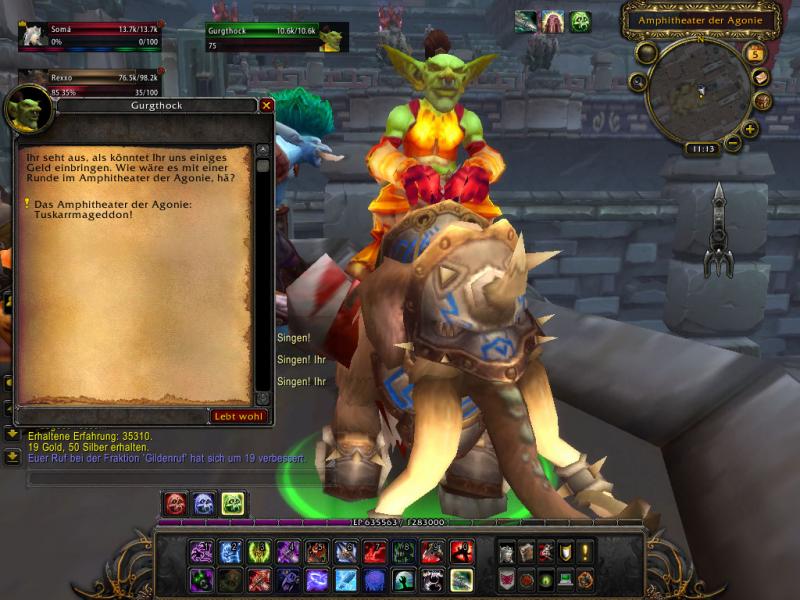This screenshot has width=800, height=600.
Task: Open the calendar showing day 5
Action: tap(755, 54)
